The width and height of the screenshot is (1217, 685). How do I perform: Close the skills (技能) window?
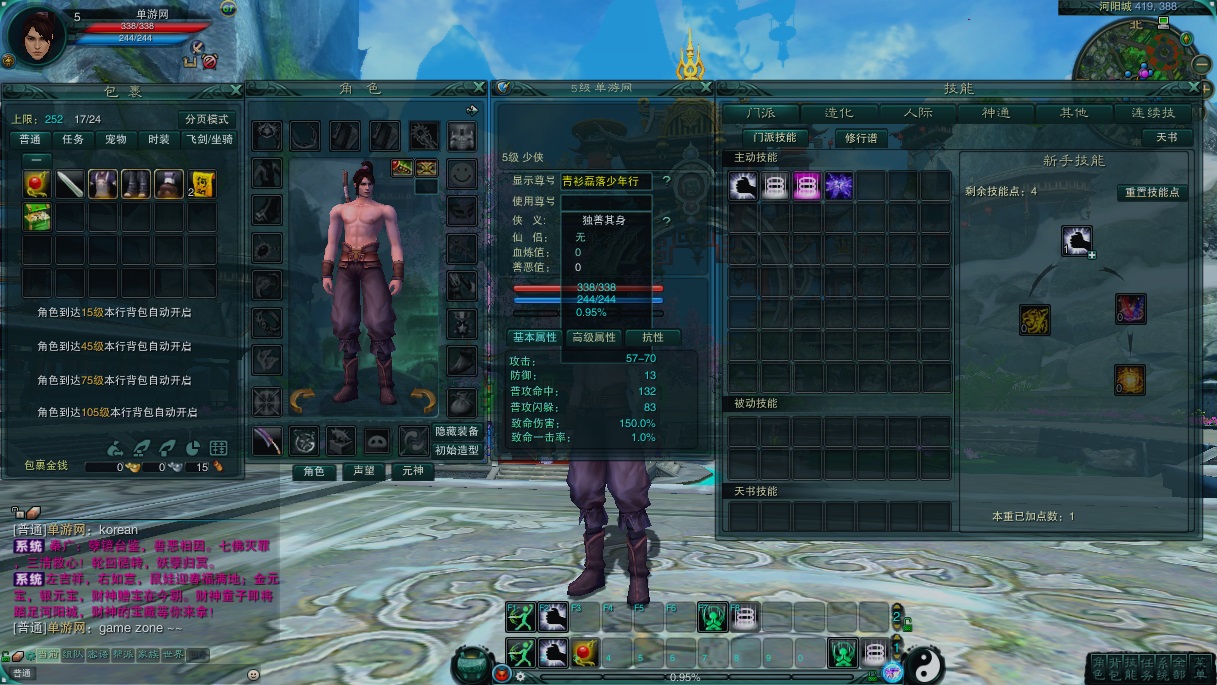(x=1192, y=88)
